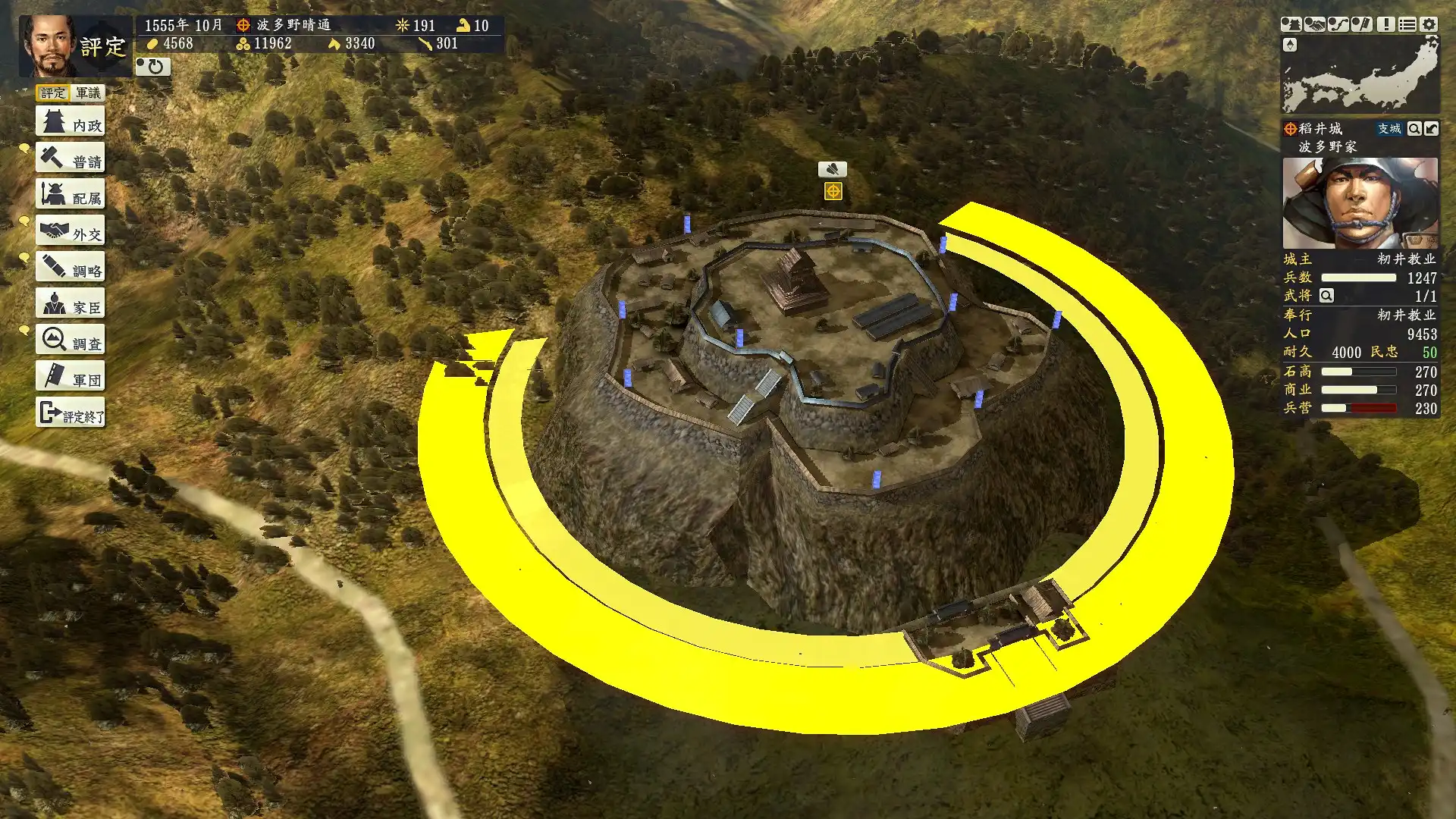End the council with 評定終了
Viewport: 1456px width, 819px height.
point(70,413)
